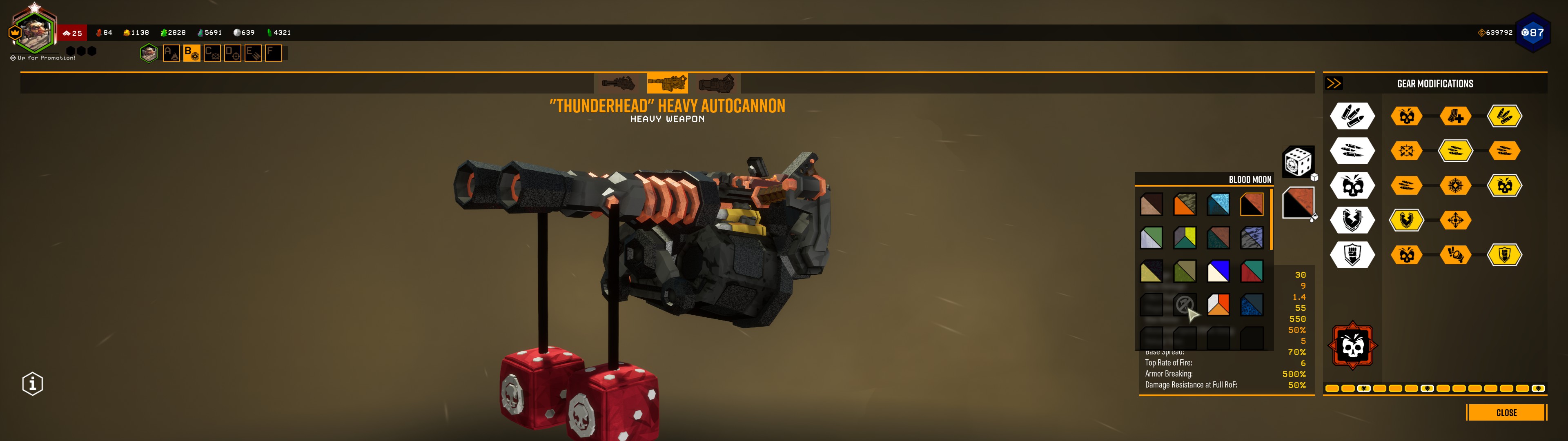Viewport: 1568px width, 441px height.
Task: Choose loadout D
Action: pos(232,53)
